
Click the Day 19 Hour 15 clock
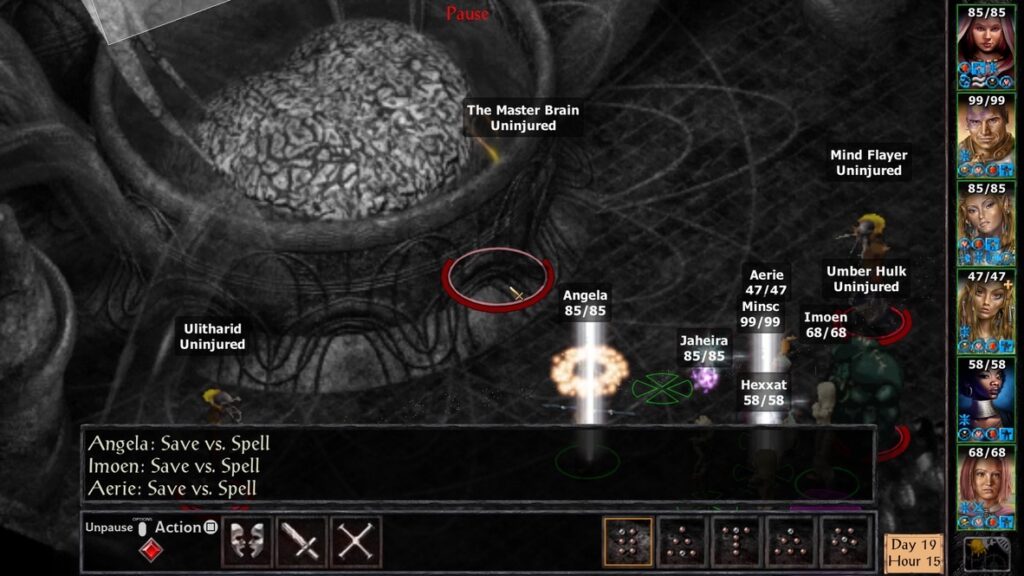tap(914, 552)
